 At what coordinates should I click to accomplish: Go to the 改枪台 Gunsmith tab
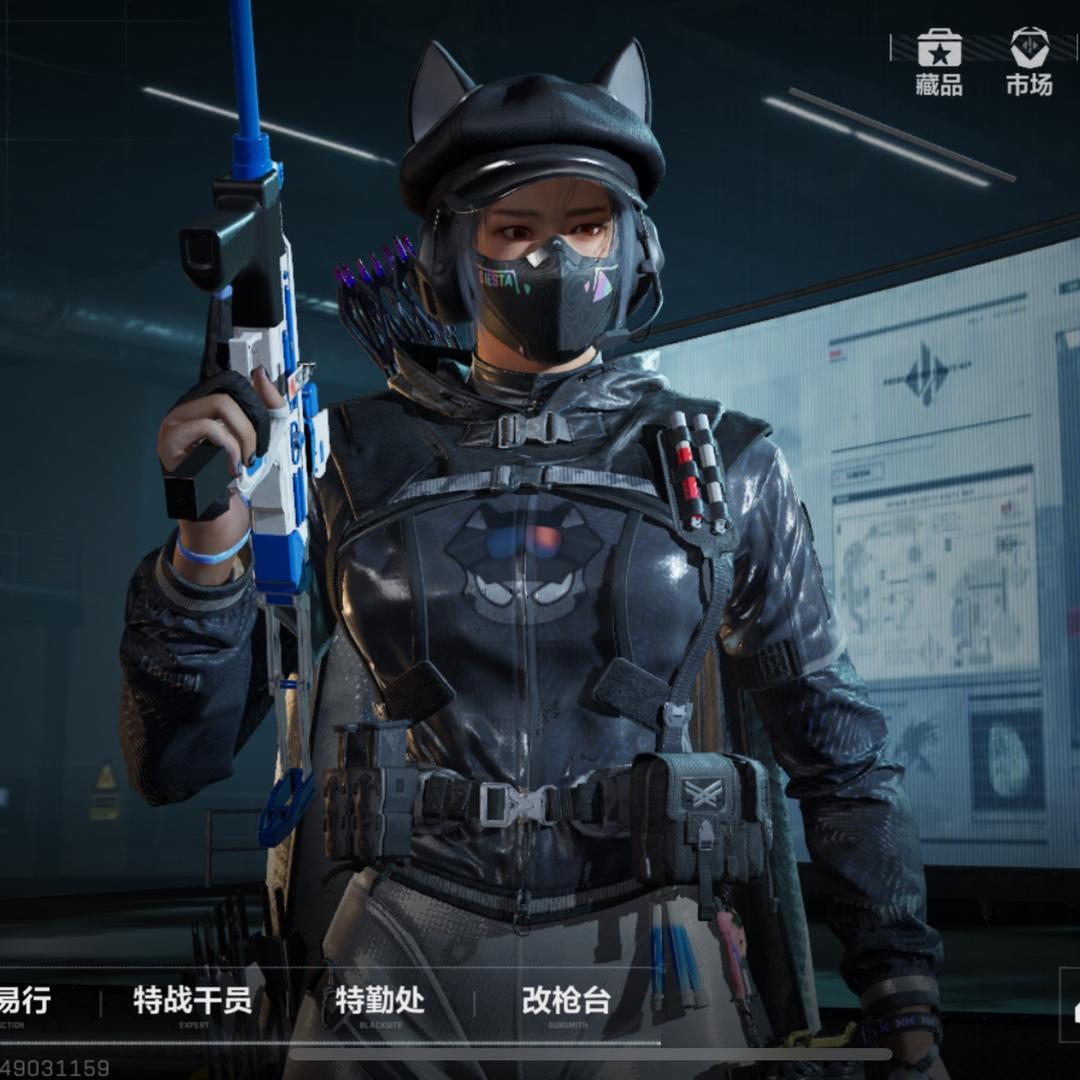(566, 1002)
